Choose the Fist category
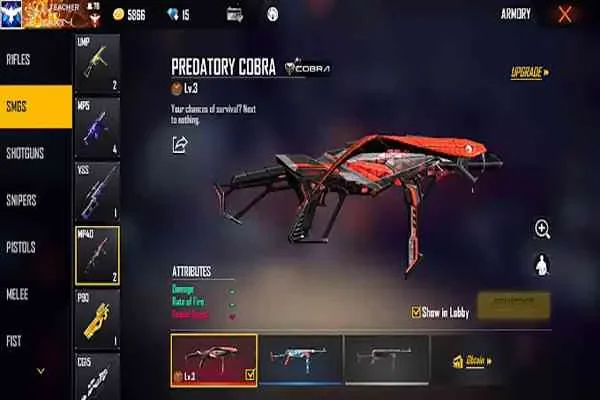The width and height of the screenshot is (600, 400). click(x=14, y=340)
